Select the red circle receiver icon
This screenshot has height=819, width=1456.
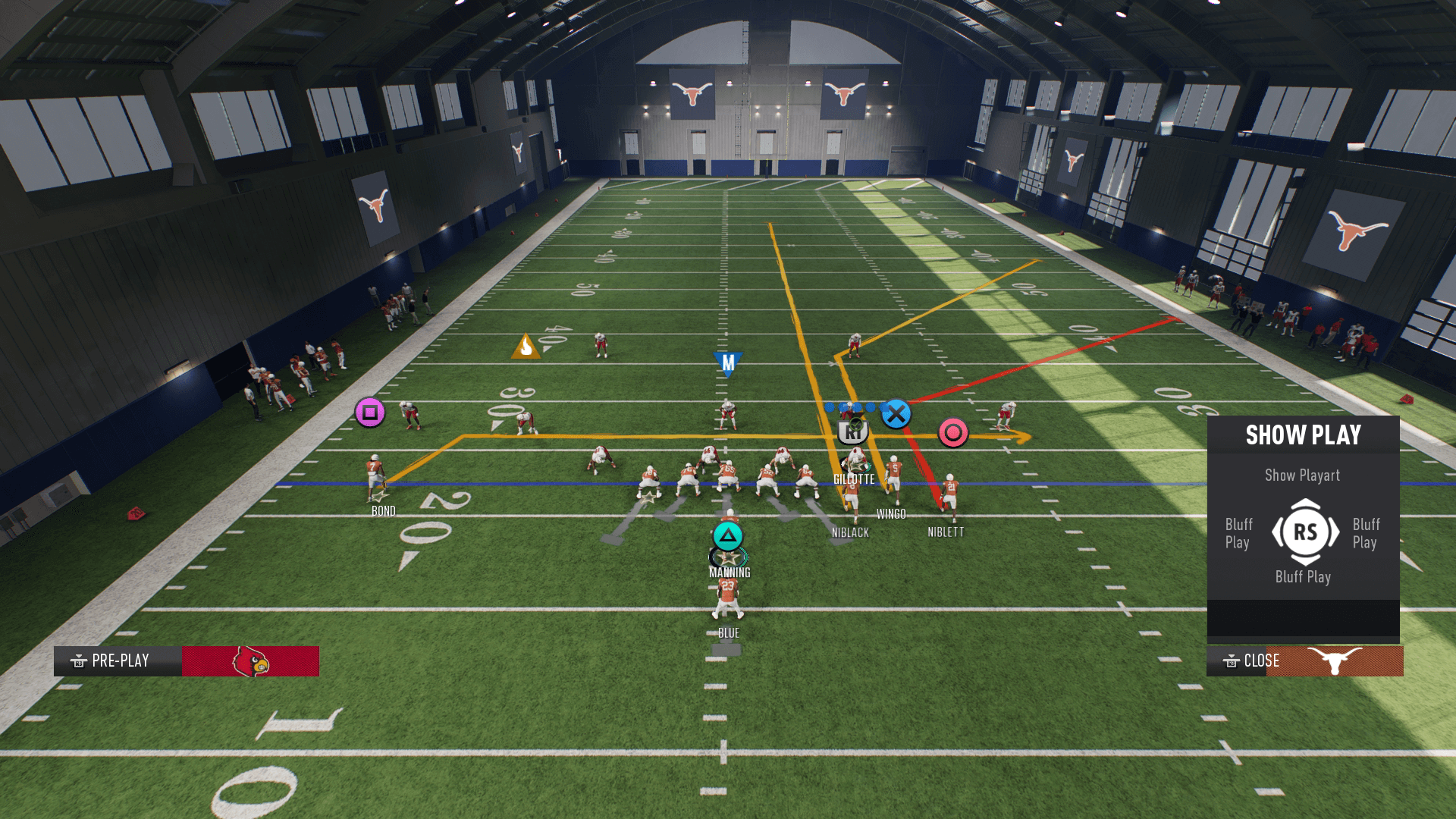pyautogui.click(x=953, y=433)
